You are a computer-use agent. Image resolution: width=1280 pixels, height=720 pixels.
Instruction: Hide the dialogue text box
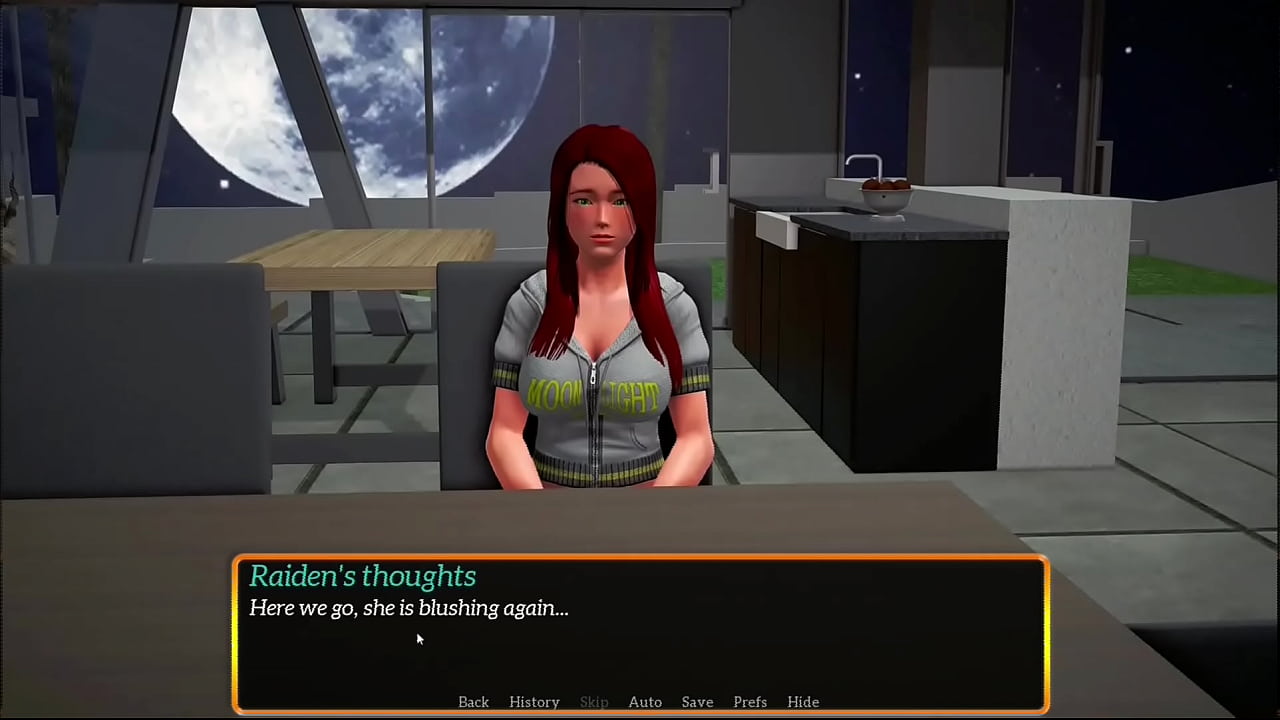click(803, 702)
